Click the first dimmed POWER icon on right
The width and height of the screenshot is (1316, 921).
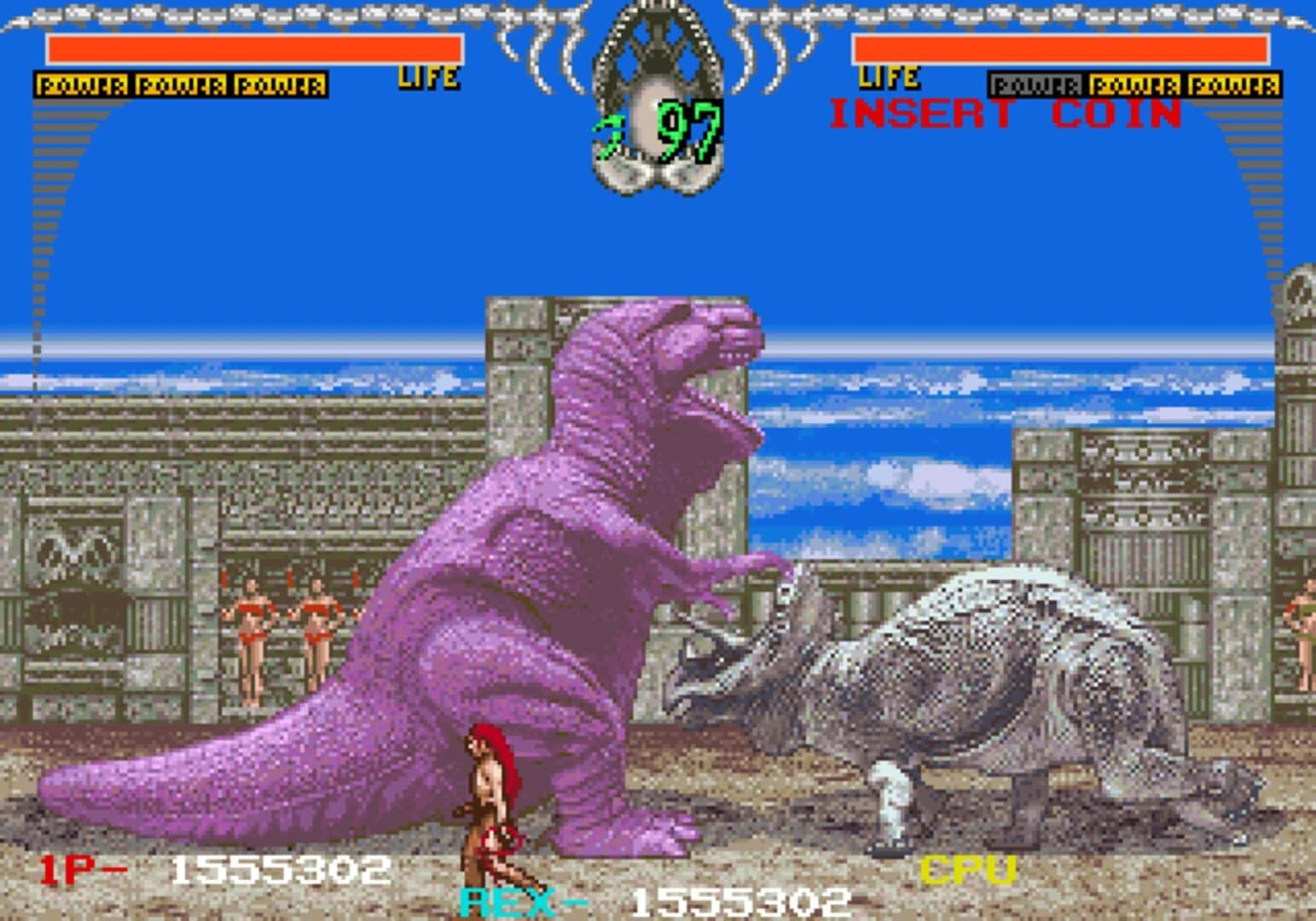[1039, 83]
